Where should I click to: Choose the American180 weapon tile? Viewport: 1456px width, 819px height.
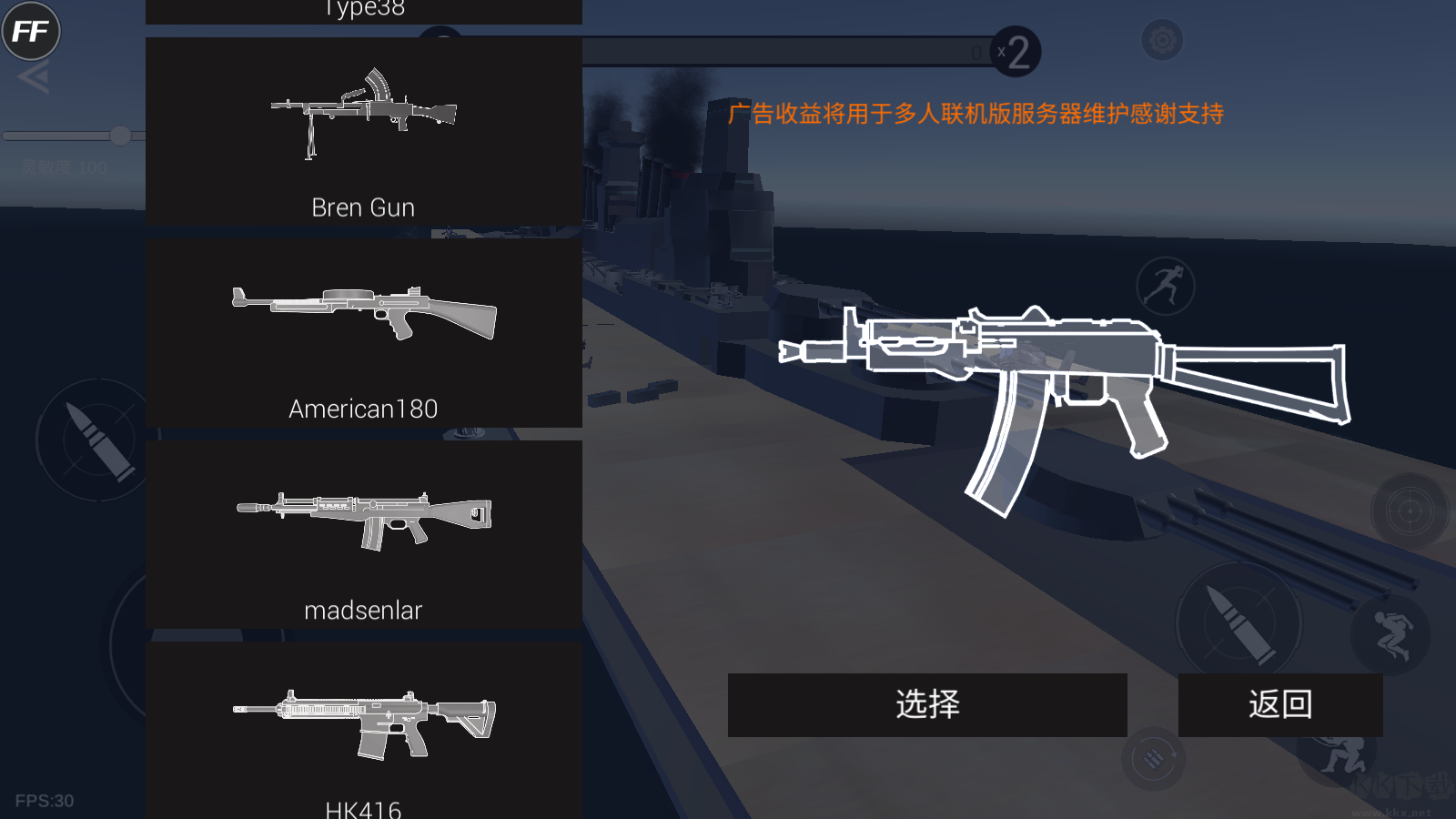click(x=363, y=333)
